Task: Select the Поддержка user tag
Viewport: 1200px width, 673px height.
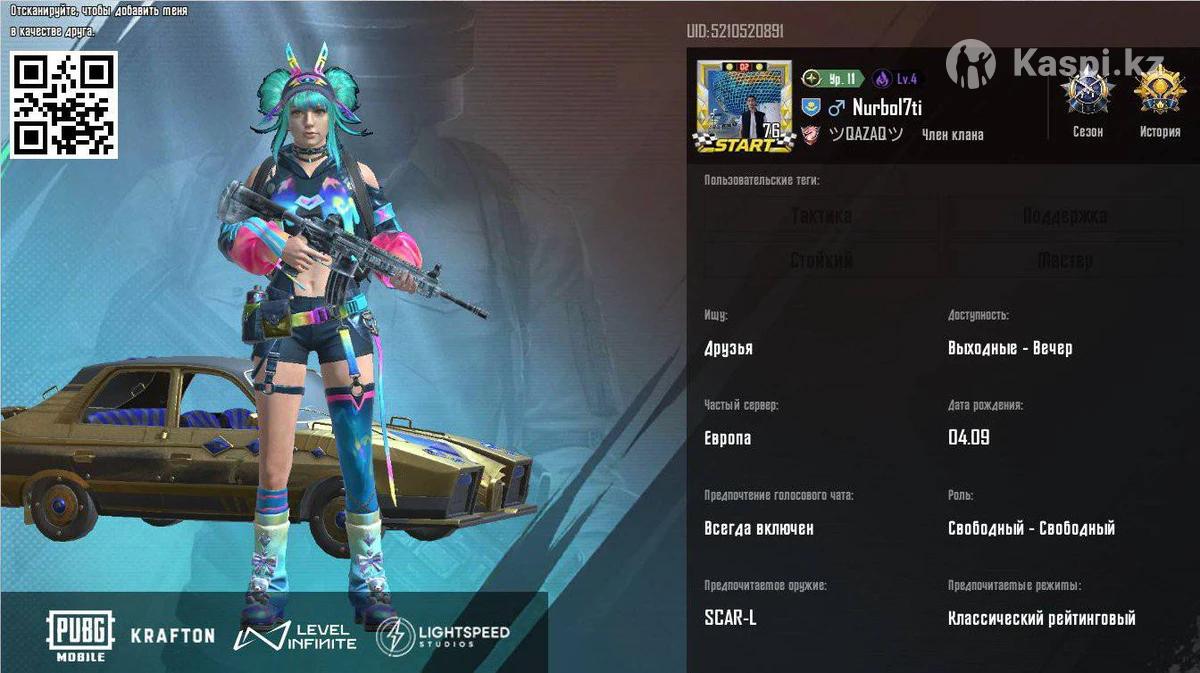Action: pyautogui.click(x=1064, y=216)
